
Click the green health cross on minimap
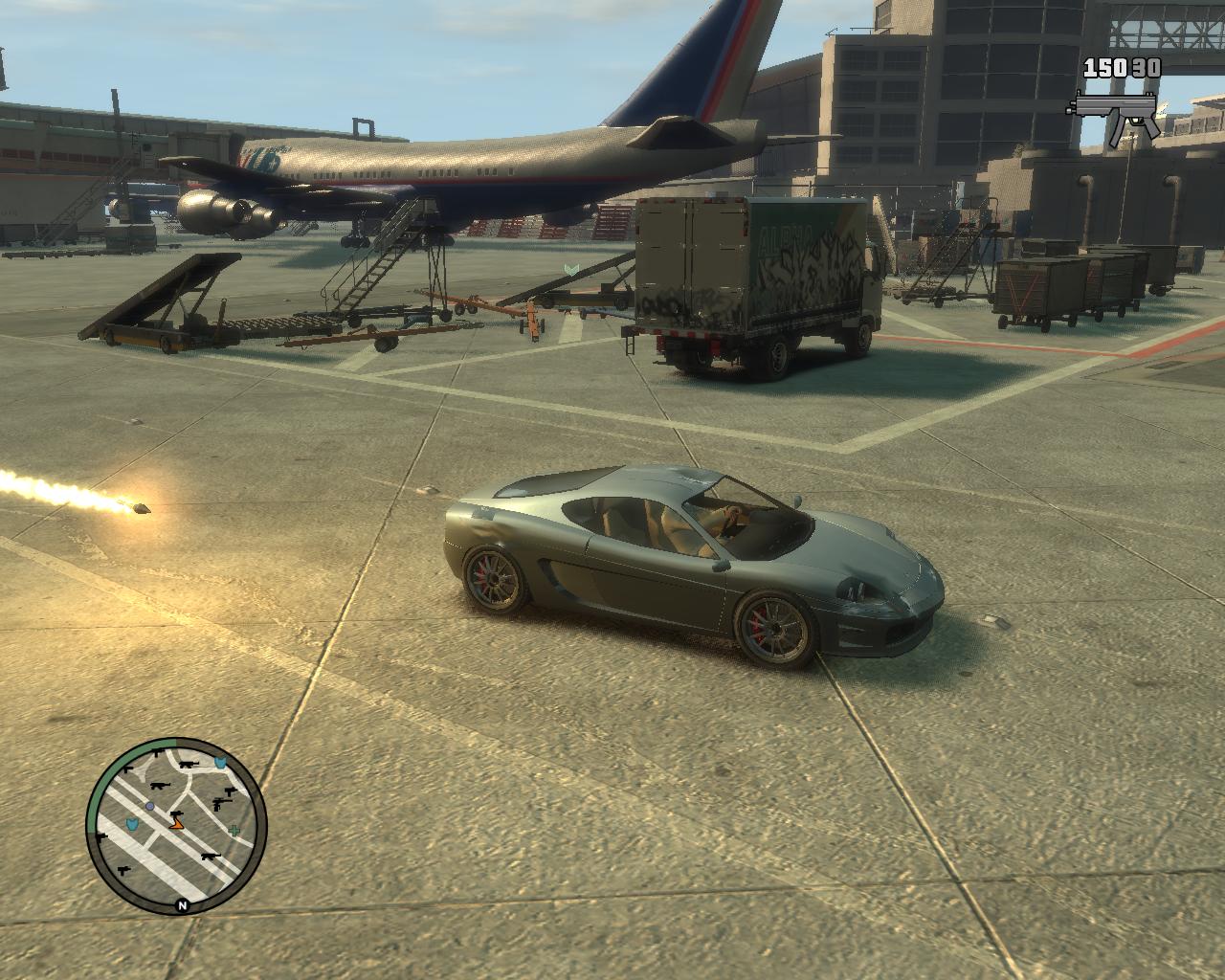point(234,831)
